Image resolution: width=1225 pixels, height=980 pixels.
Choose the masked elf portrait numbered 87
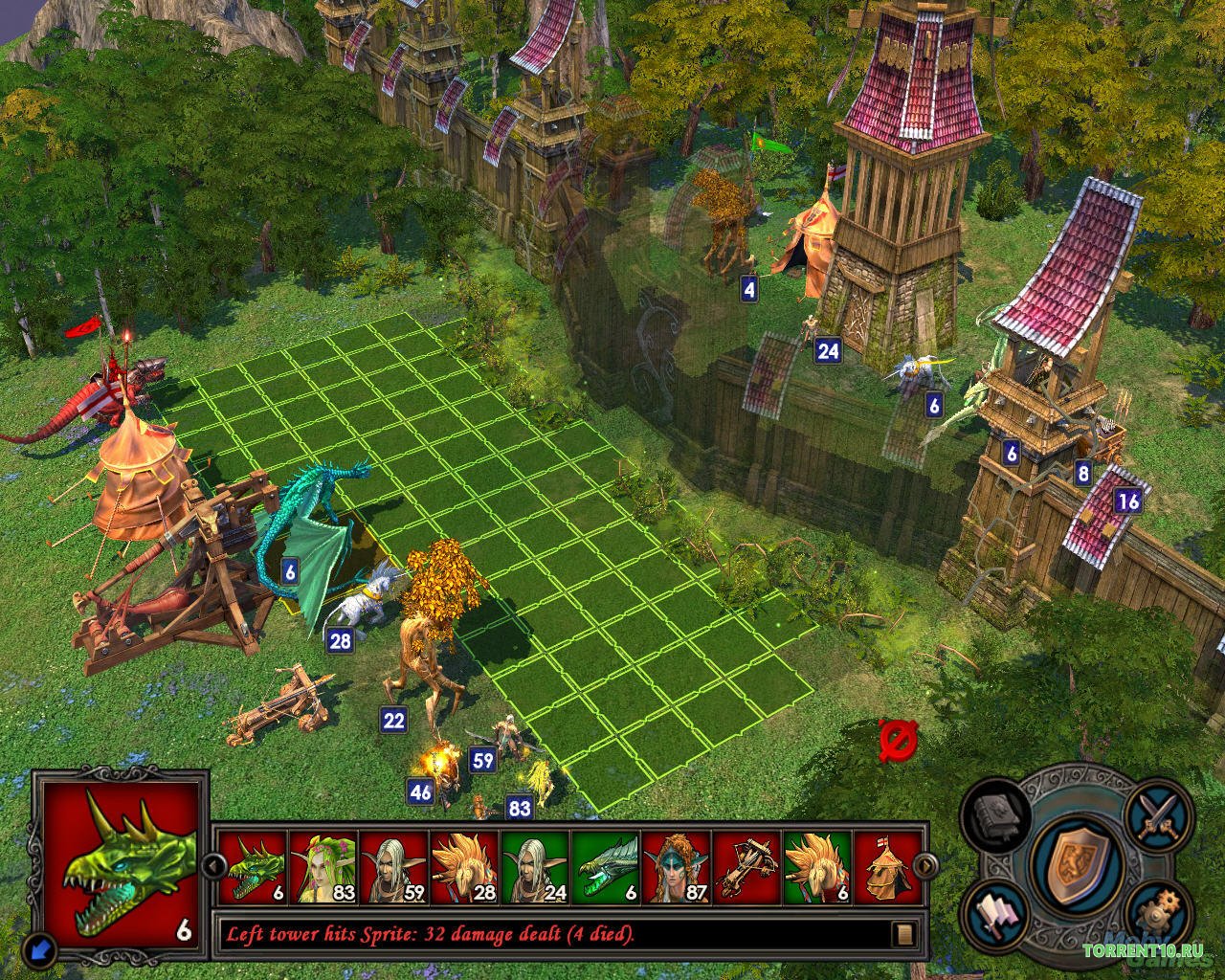(x=677, y=867)
